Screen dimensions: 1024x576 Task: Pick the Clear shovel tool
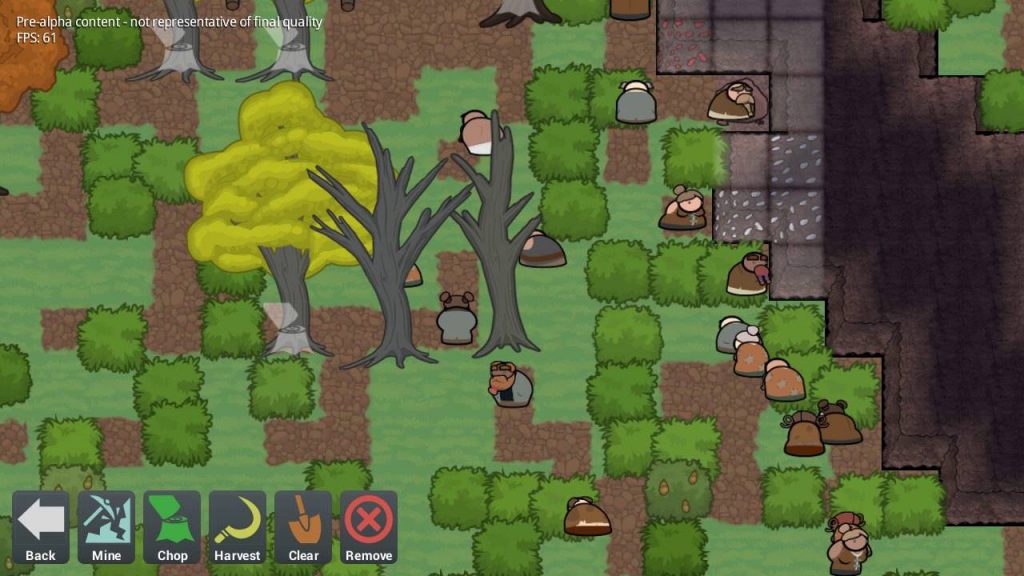point(303,527)
